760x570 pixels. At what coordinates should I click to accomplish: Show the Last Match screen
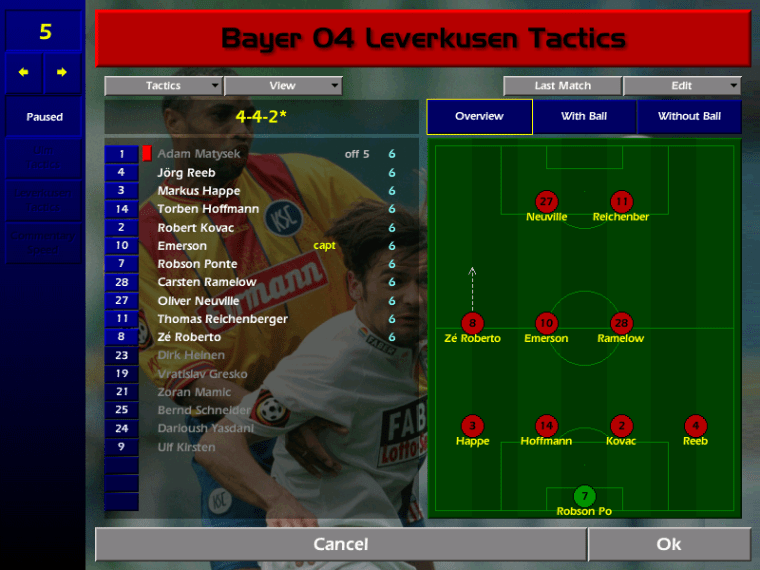pos(562,86)
